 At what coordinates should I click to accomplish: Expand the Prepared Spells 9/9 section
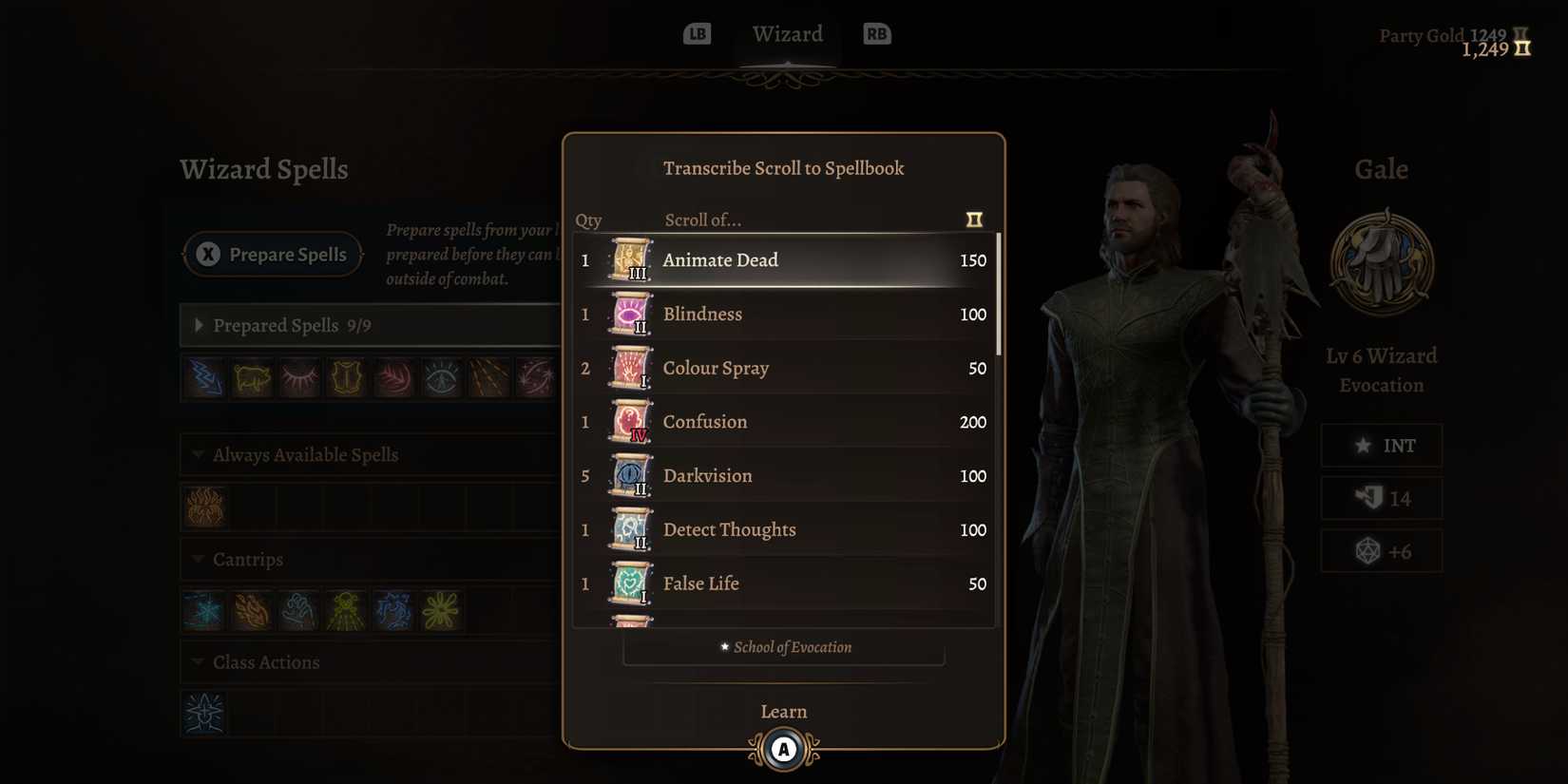tap(200, 325)
